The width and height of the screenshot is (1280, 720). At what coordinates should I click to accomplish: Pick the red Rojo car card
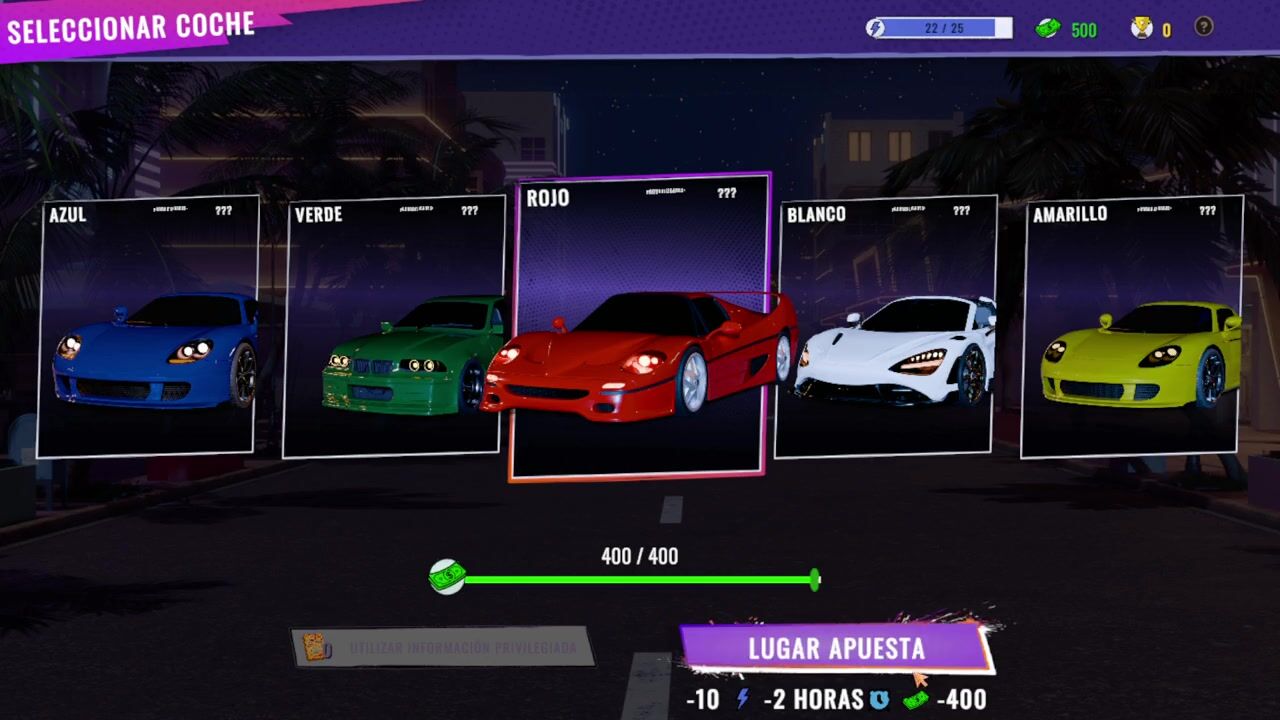point(640,326)
